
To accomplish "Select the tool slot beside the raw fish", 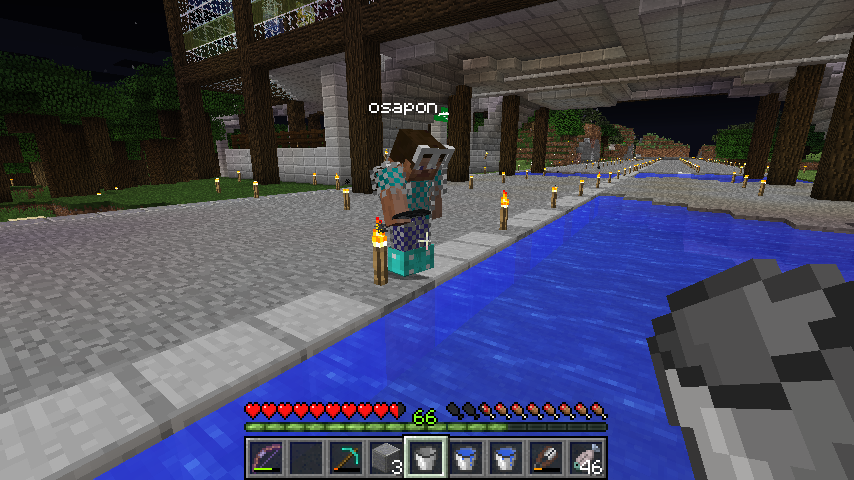I will point(546,458).
